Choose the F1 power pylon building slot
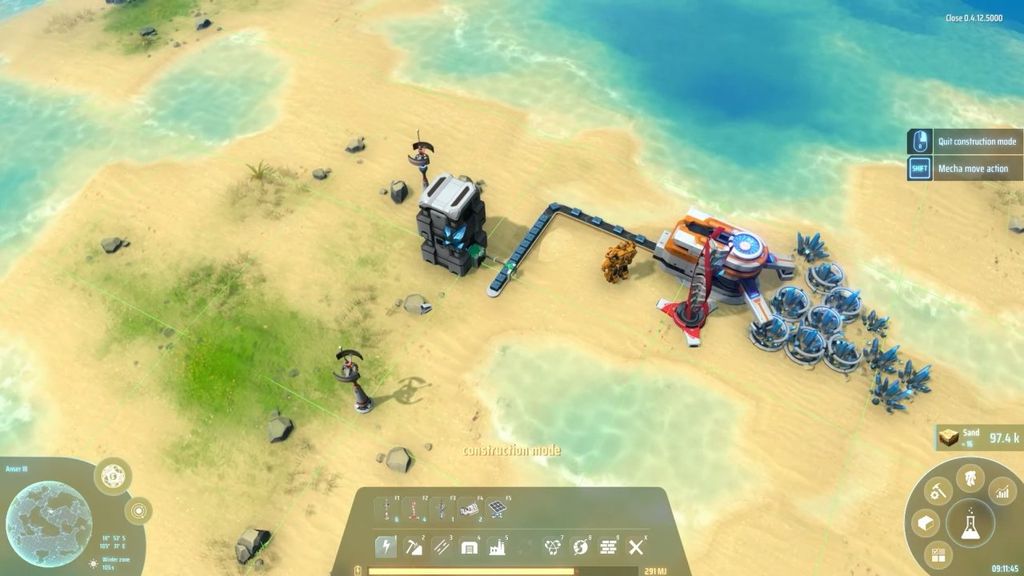Viewport: 1024px width, 576px height. click(385, 509)
